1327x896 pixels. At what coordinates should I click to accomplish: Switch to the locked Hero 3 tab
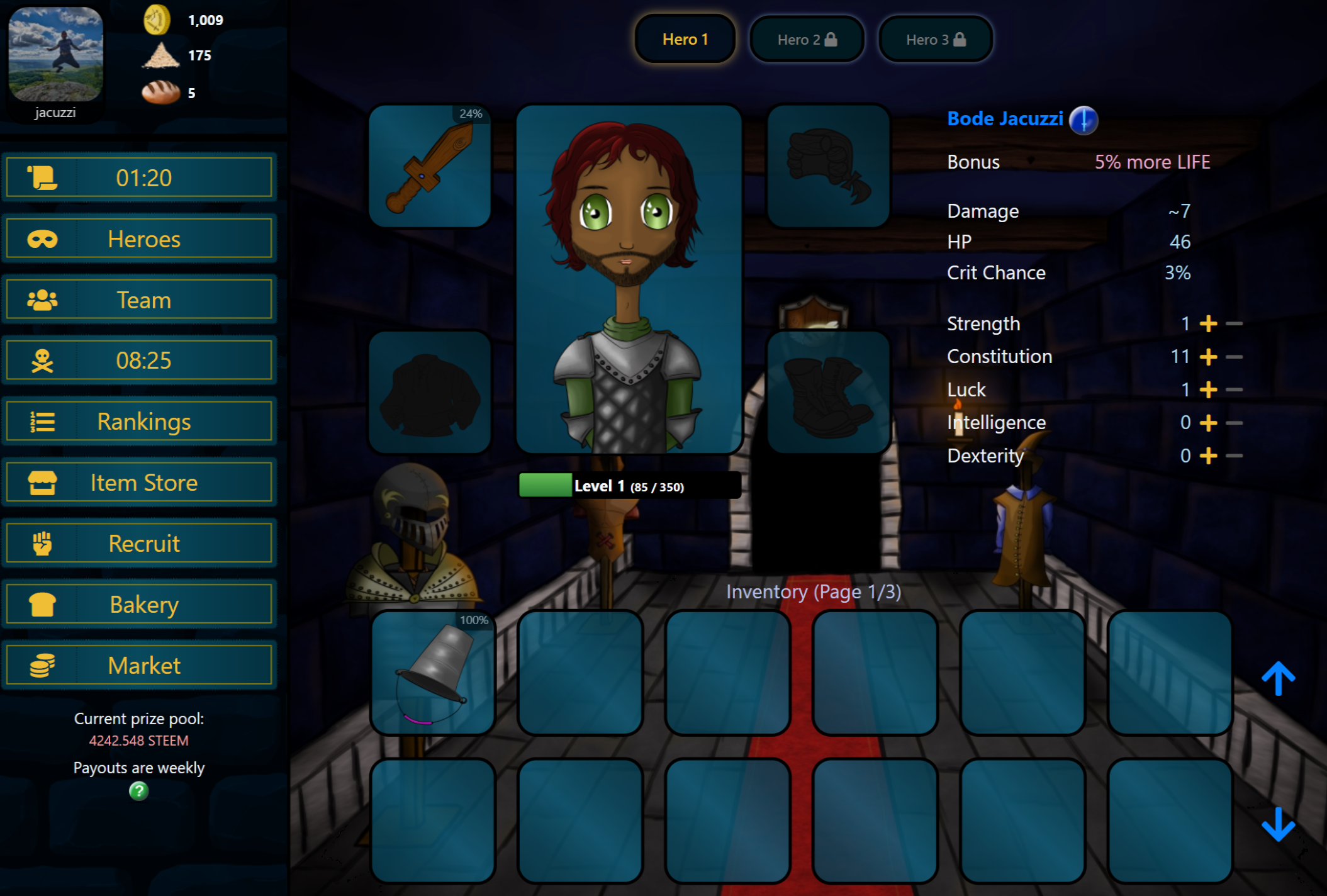point(935,40)
